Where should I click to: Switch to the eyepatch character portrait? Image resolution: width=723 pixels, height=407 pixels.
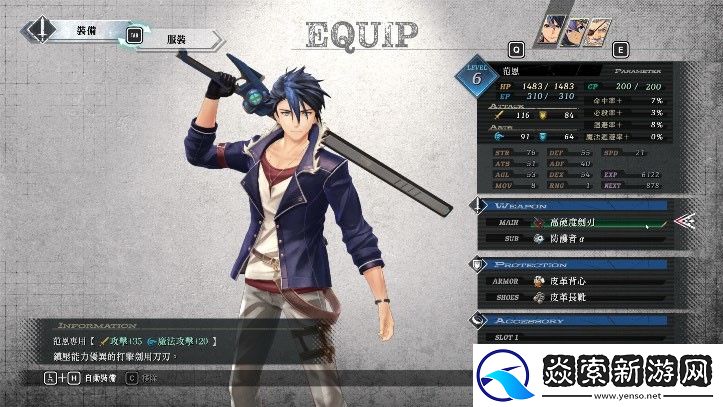[597, 25]
